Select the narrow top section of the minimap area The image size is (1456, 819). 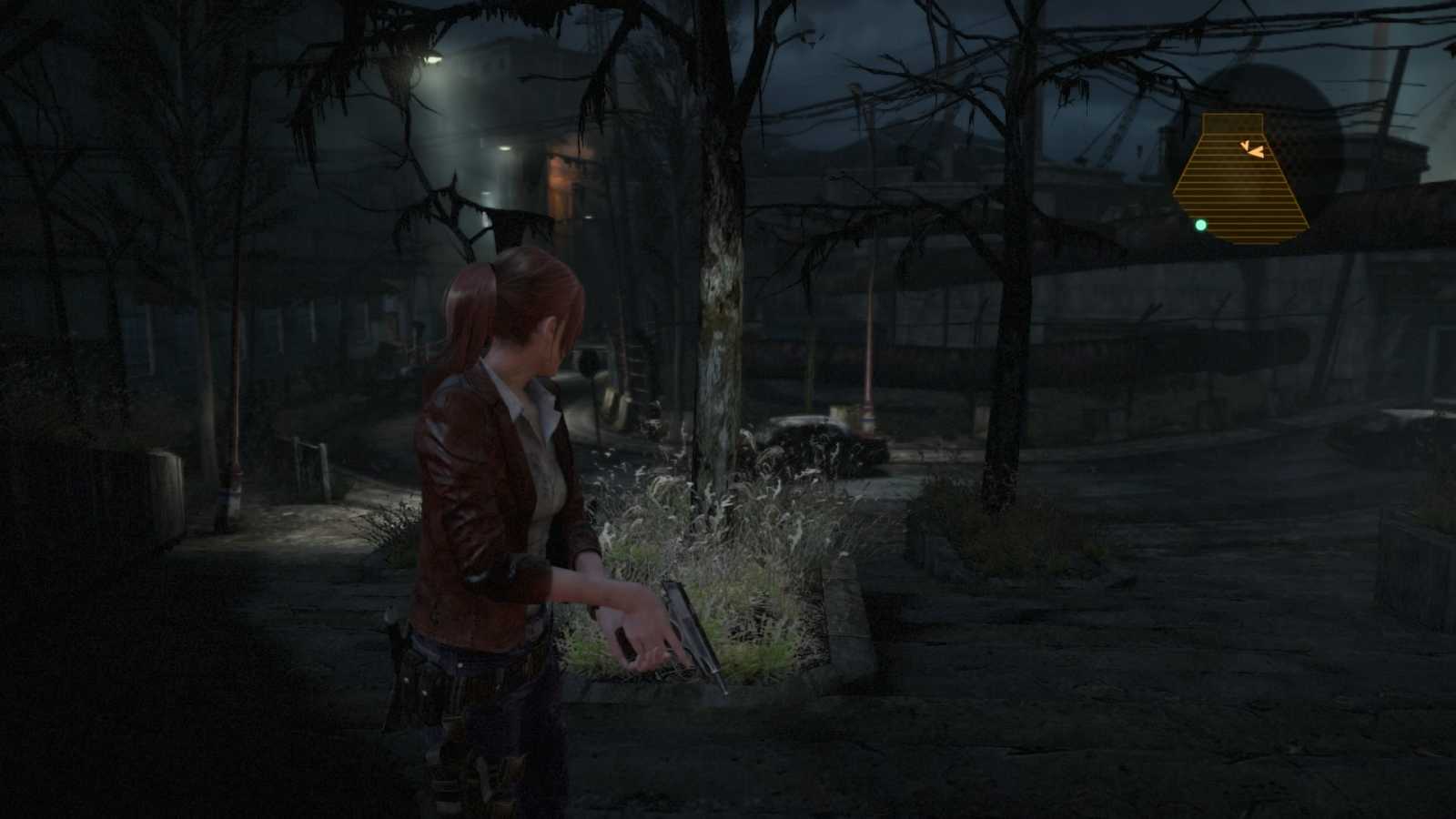click(1233, 123)
